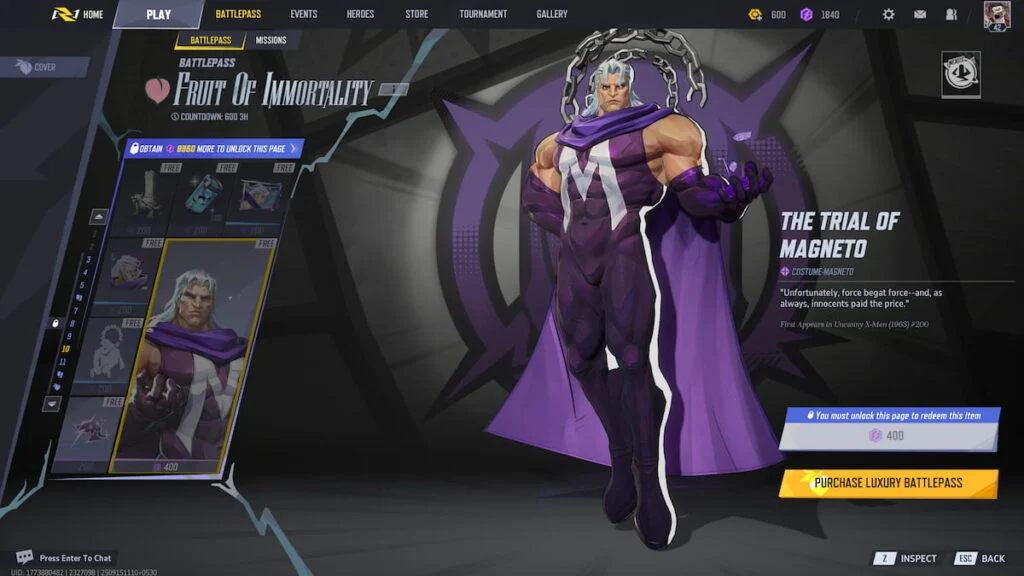This screenshot has height=576, width=1024.
Task: Click the Obtain more to unlock banner
Action: point(214,148)
